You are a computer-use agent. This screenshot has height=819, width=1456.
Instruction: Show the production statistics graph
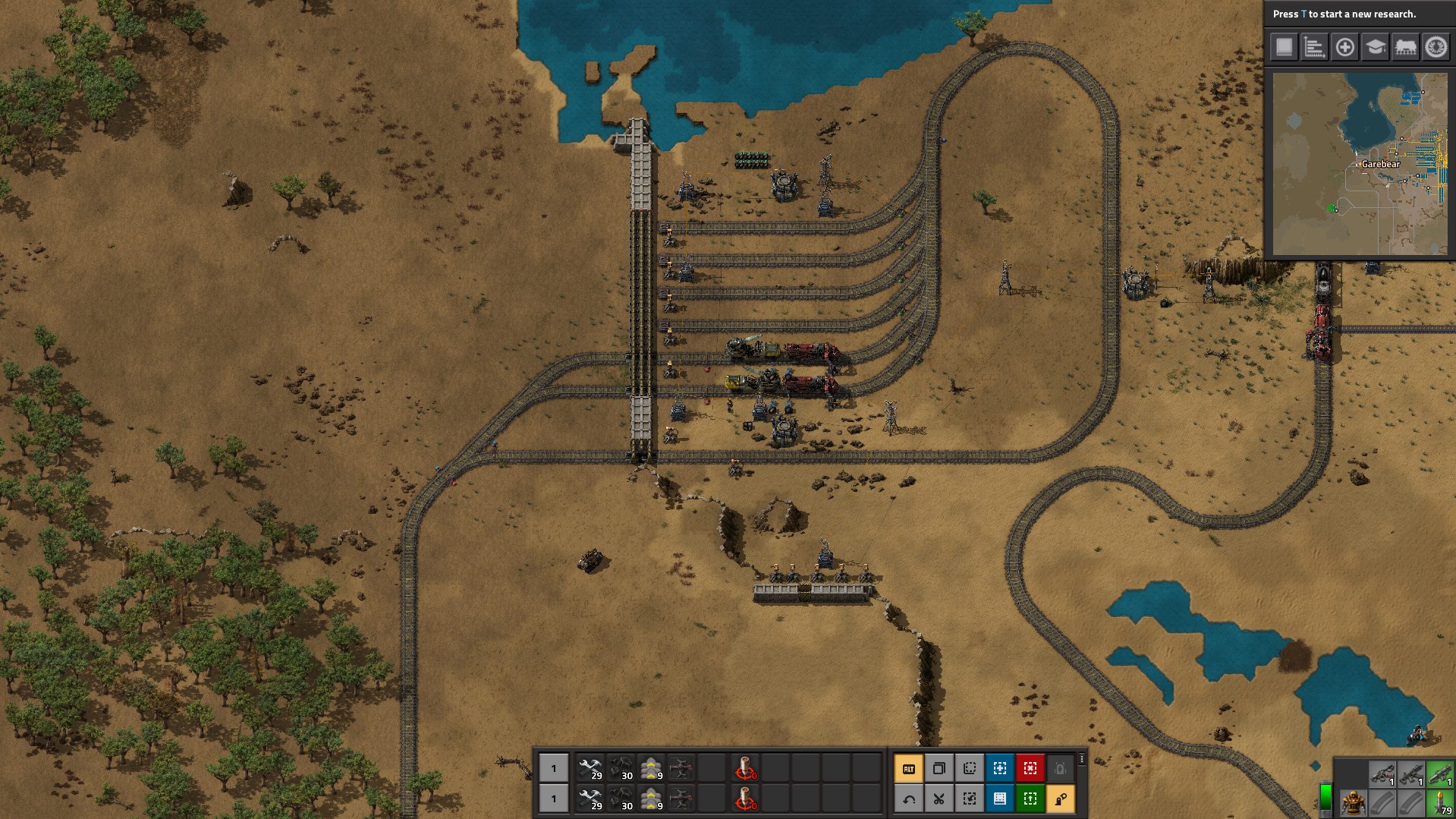[x=1314, y=47]
